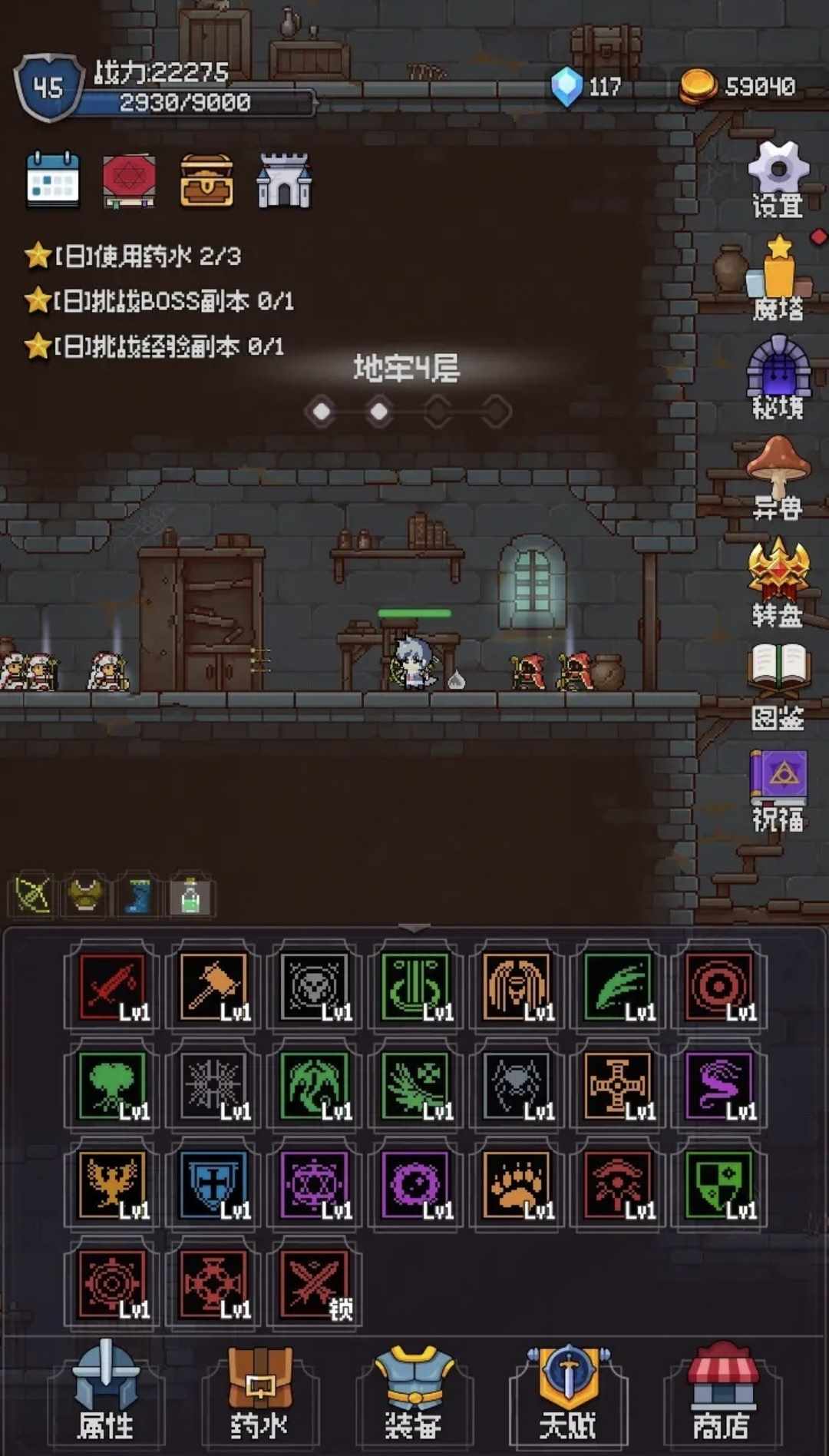Select the locked crossed-swords talent
Image resolution: width=829 pixels, height=1456 pixels.
click(x=315, y=1284)
